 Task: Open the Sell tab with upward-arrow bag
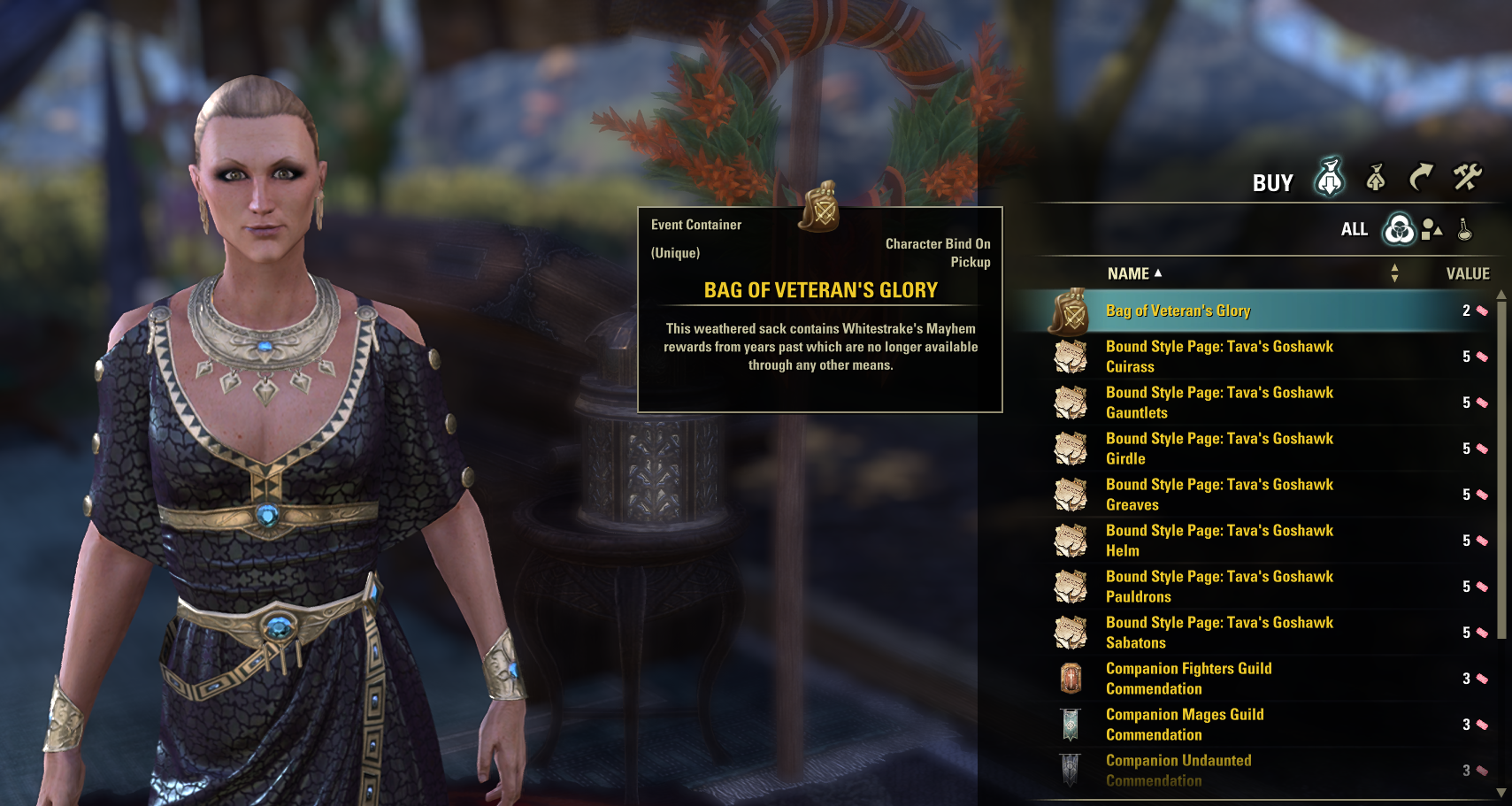click(x=1376, y=178)
